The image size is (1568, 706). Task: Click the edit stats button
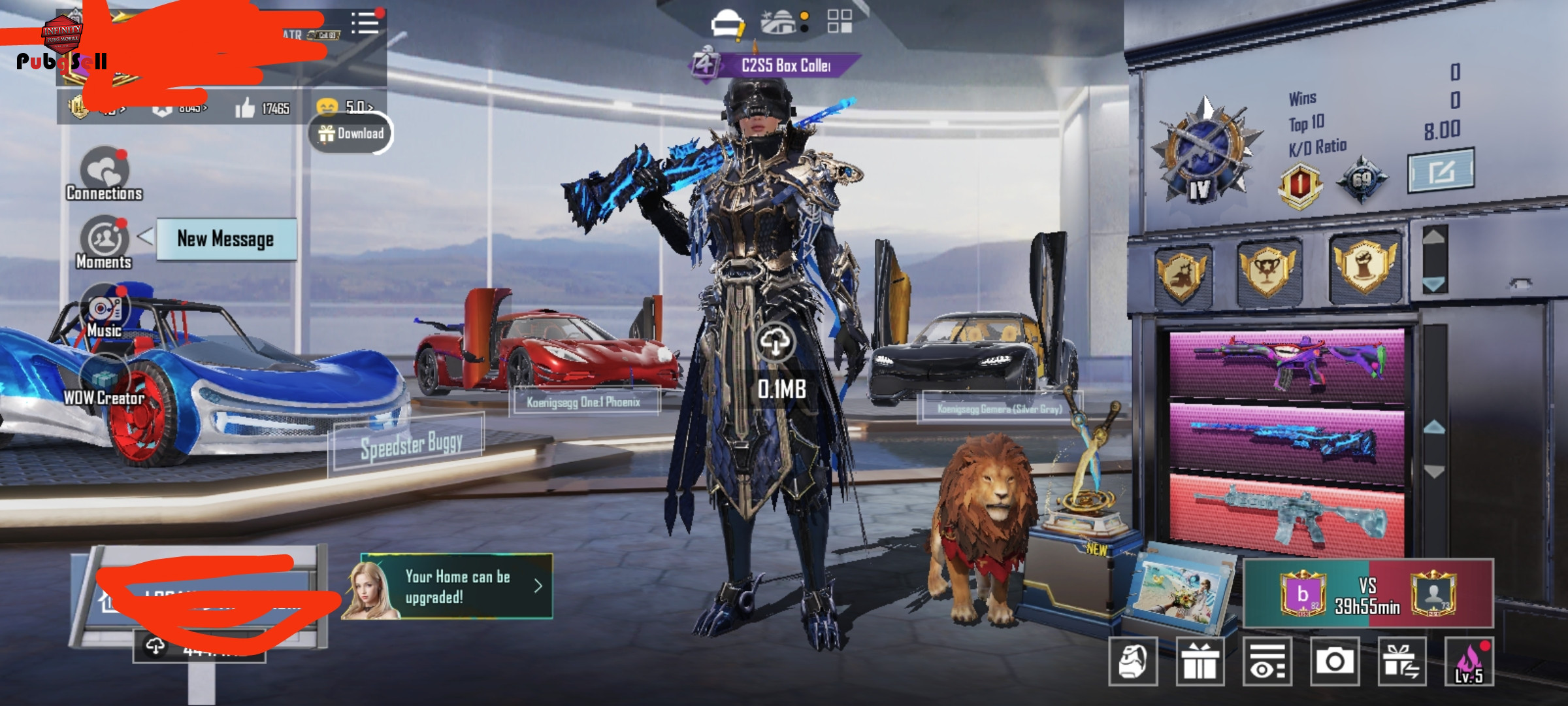click(1441, 171)
